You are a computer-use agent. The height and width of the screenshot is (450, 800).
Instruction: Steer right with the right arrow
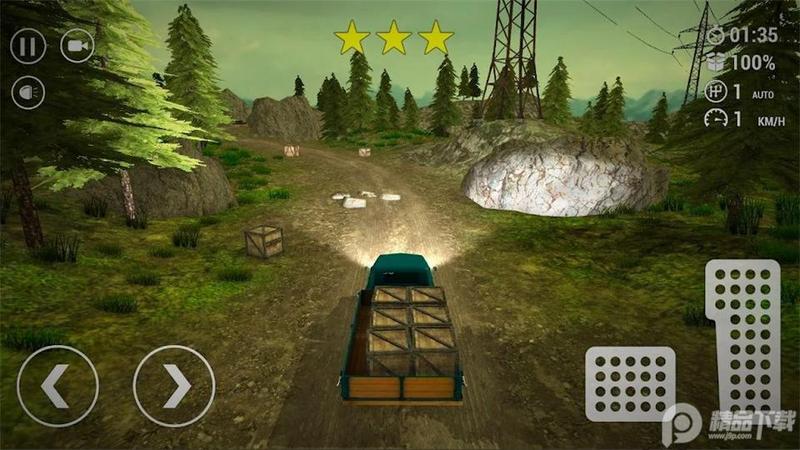[174, 386]
